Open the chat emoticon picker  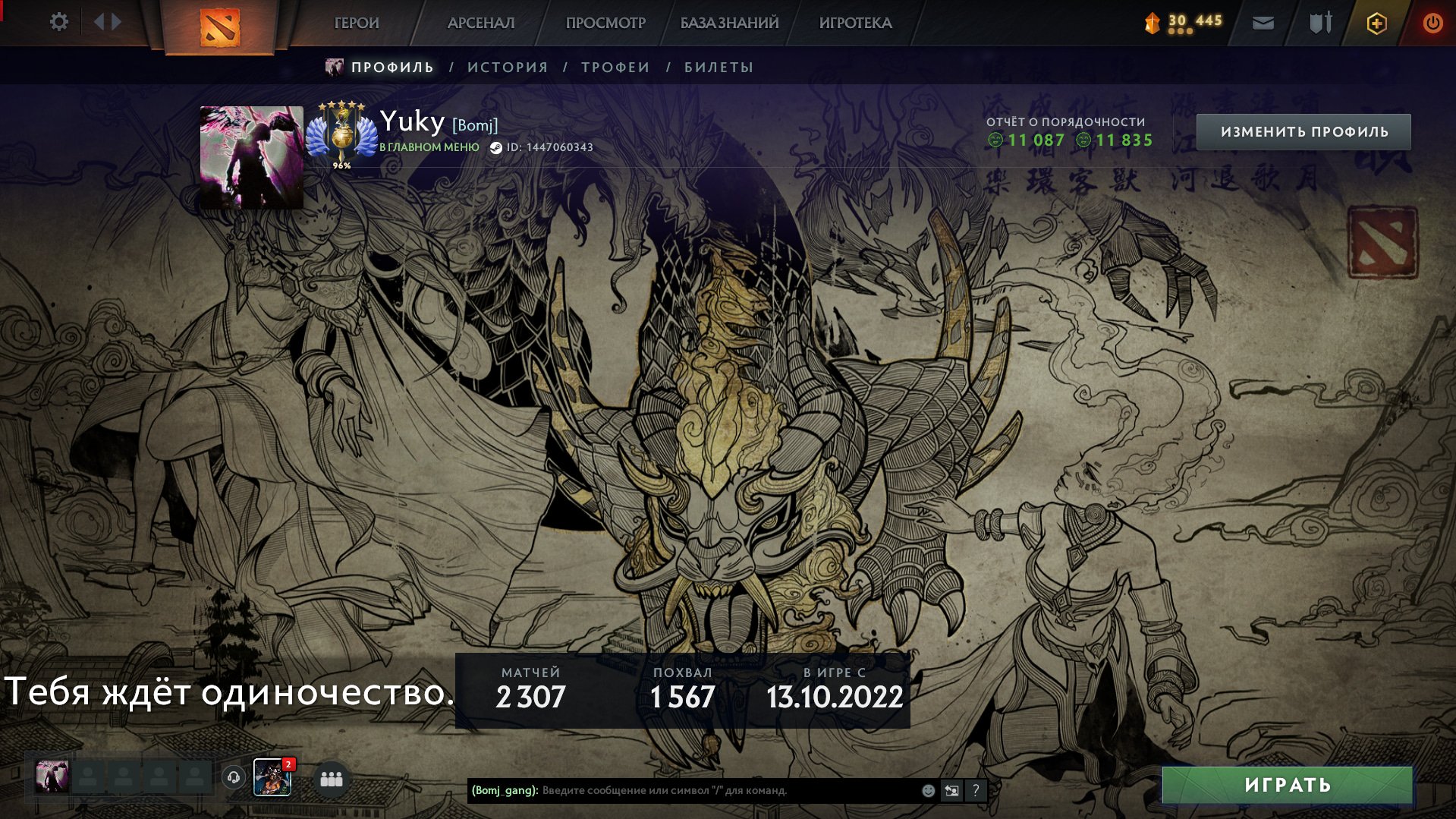[928, 790]
